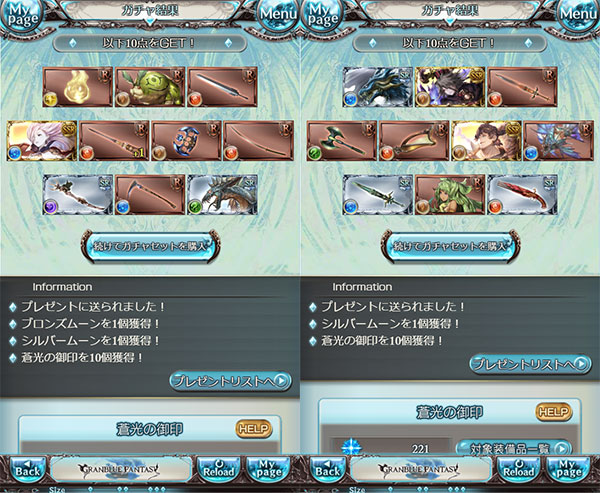
Task: Select the golden harp bow weapon card
Action: (414, 141)
